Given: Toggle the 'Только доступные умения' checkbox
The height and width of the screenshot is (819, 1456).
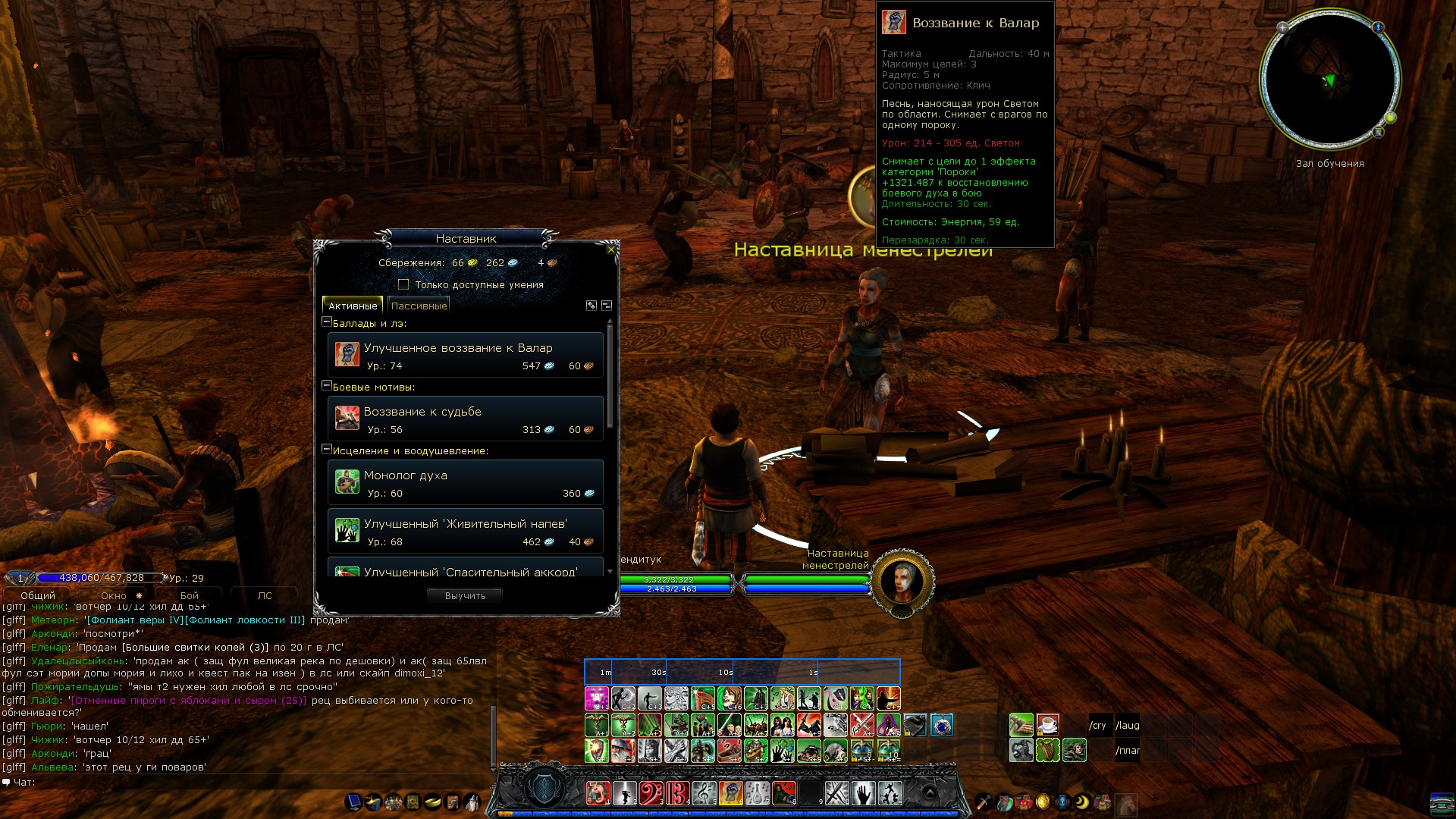Looking at the screenshot, I should coord(403,285).
